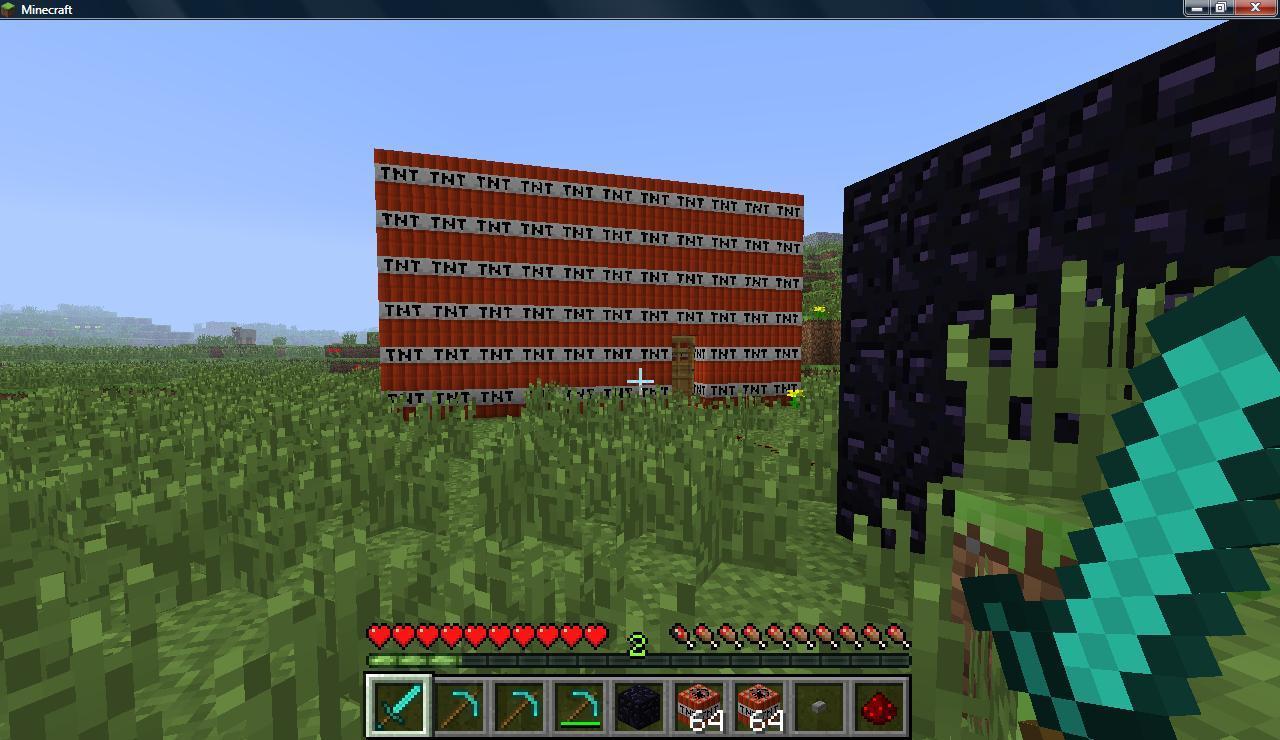Select the damaged diamond pickaxe with durability bar

(579, 706)
